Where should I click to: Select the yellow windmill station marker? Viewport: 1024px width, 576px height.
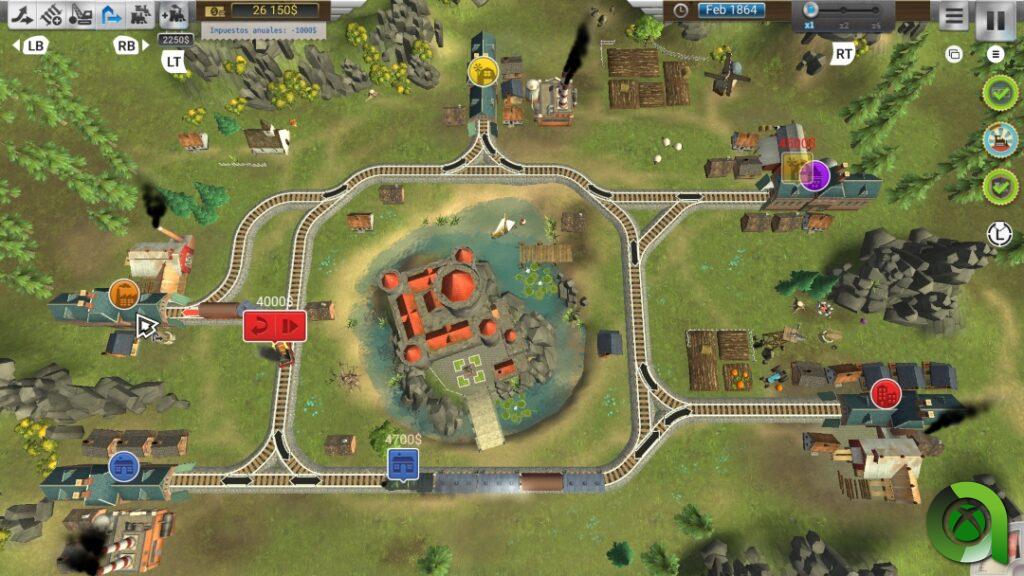[484, 71]
